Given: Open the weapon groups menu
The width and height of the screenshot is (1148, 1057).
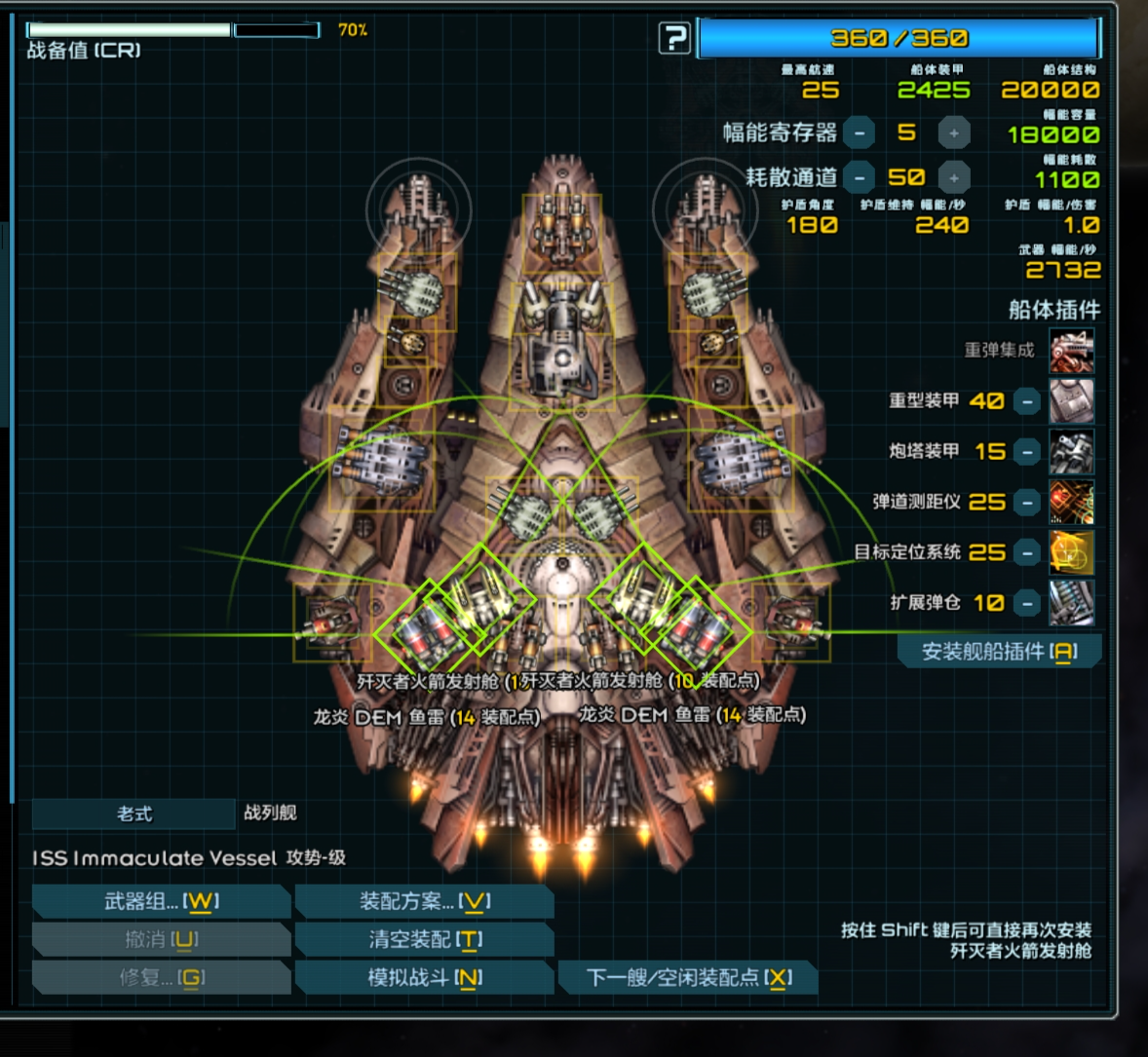Looking at the screenshot, I should coord(161,901).
